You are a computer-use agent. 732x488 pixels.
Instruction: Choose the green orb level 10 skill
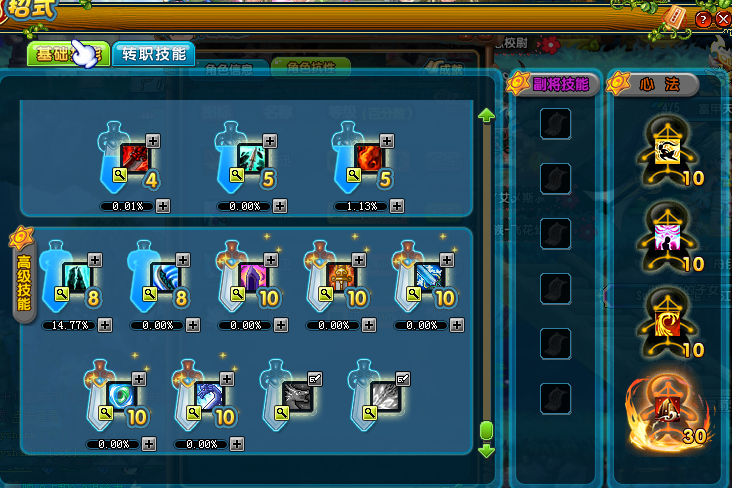pyautogui.click(x=119, y=394)
